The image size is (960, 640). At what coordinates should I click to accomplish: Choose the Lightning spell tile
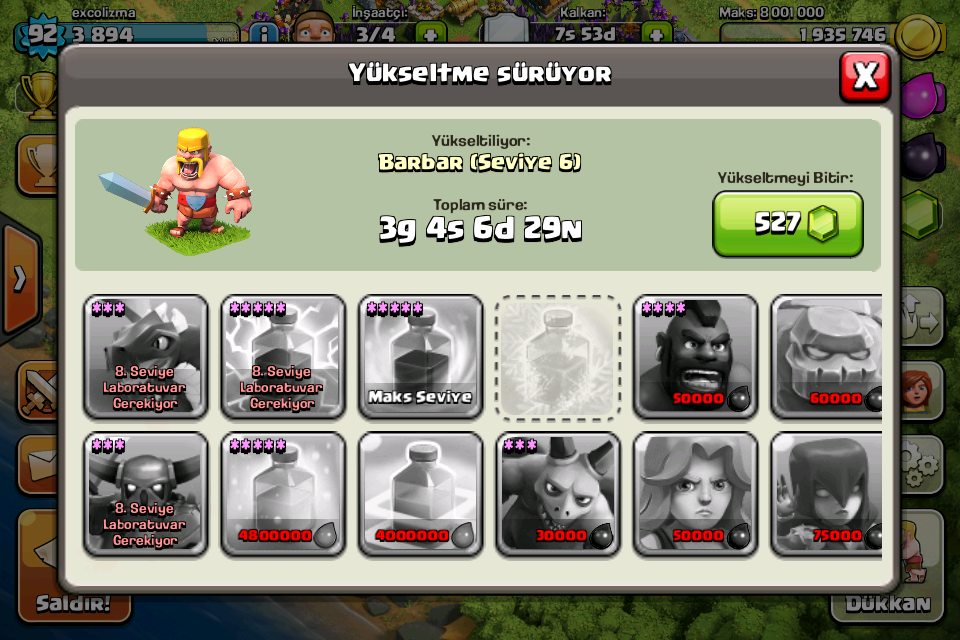[283, 356]
